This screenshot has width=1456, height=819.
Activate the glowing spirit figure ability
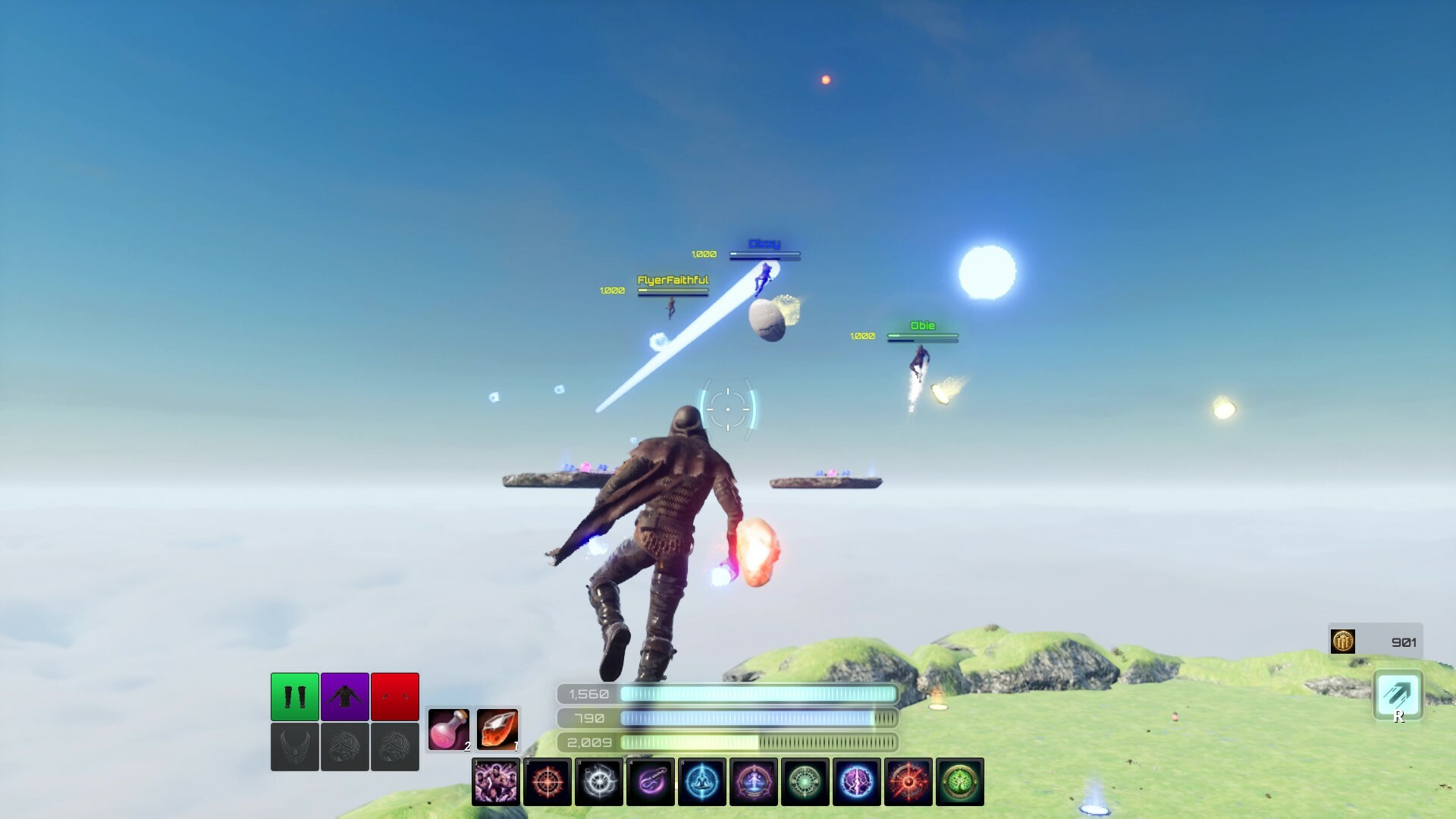point(754,782)
